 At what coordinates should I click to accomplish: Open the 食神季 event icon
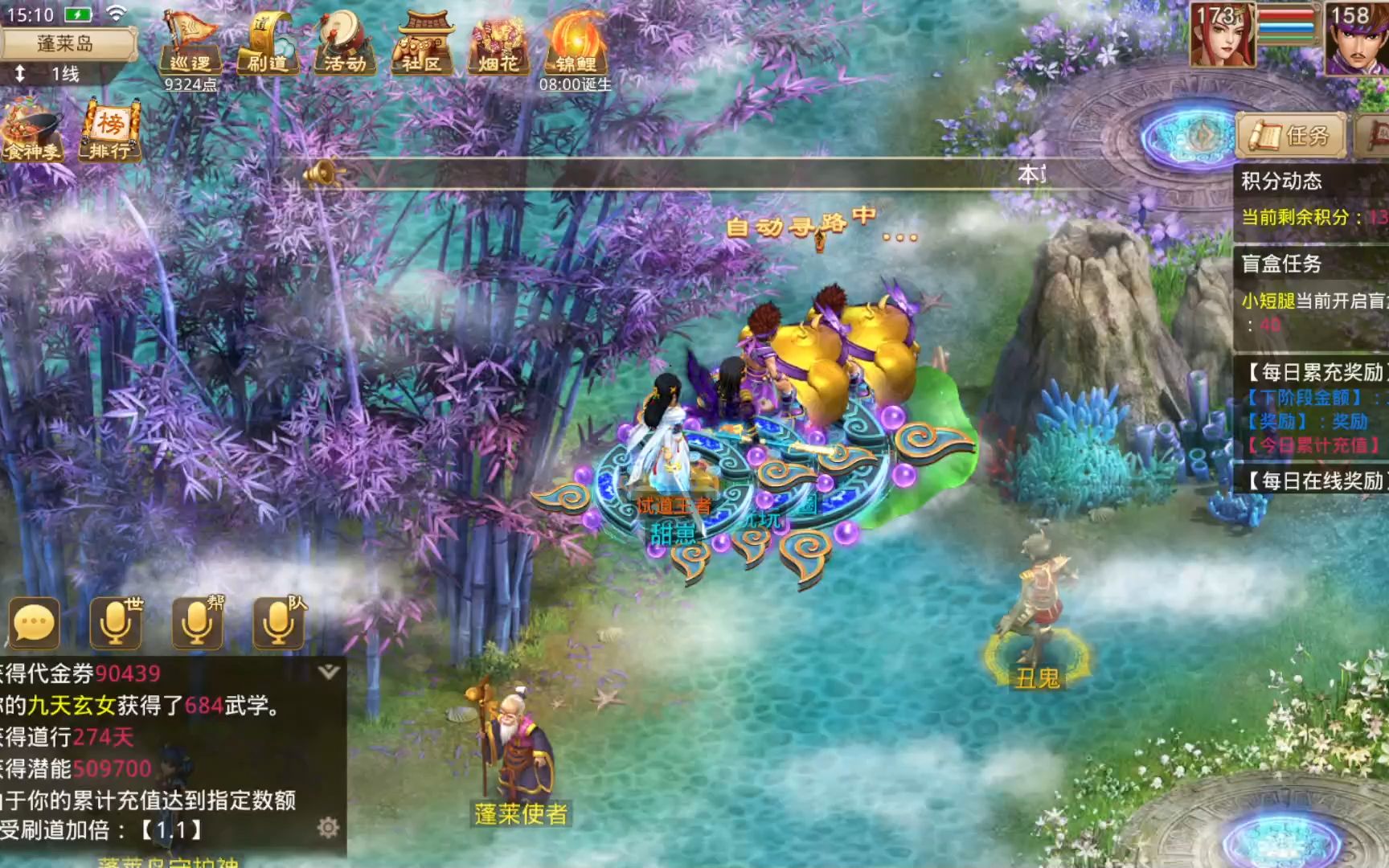click(x=33, y=129)
